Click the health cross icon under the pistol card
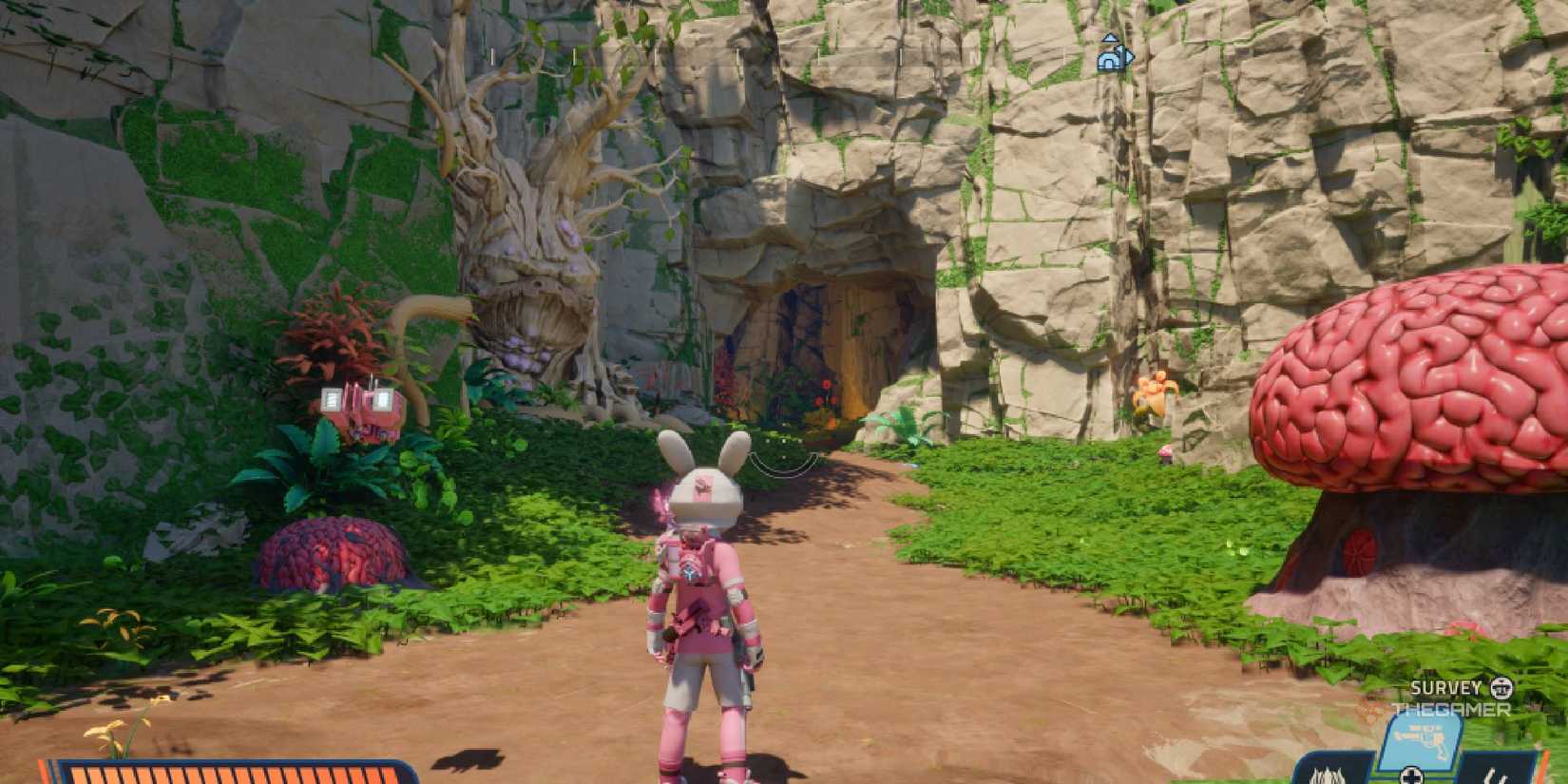 1410,776
